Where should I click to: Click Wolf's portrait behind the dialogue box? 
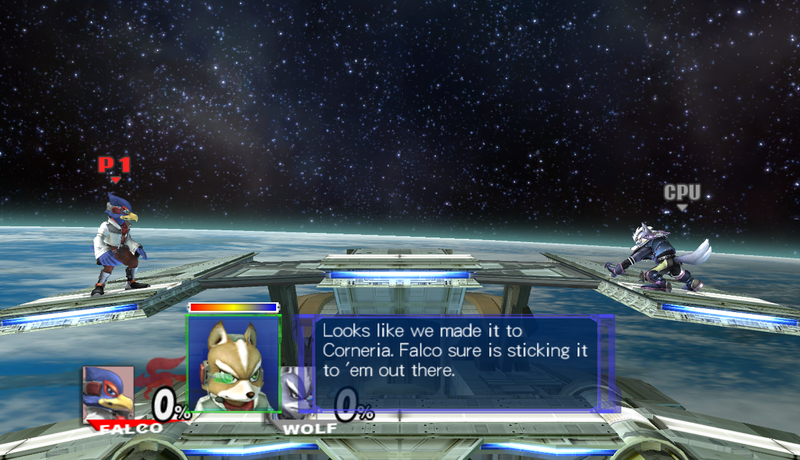[x=291, y=391]
